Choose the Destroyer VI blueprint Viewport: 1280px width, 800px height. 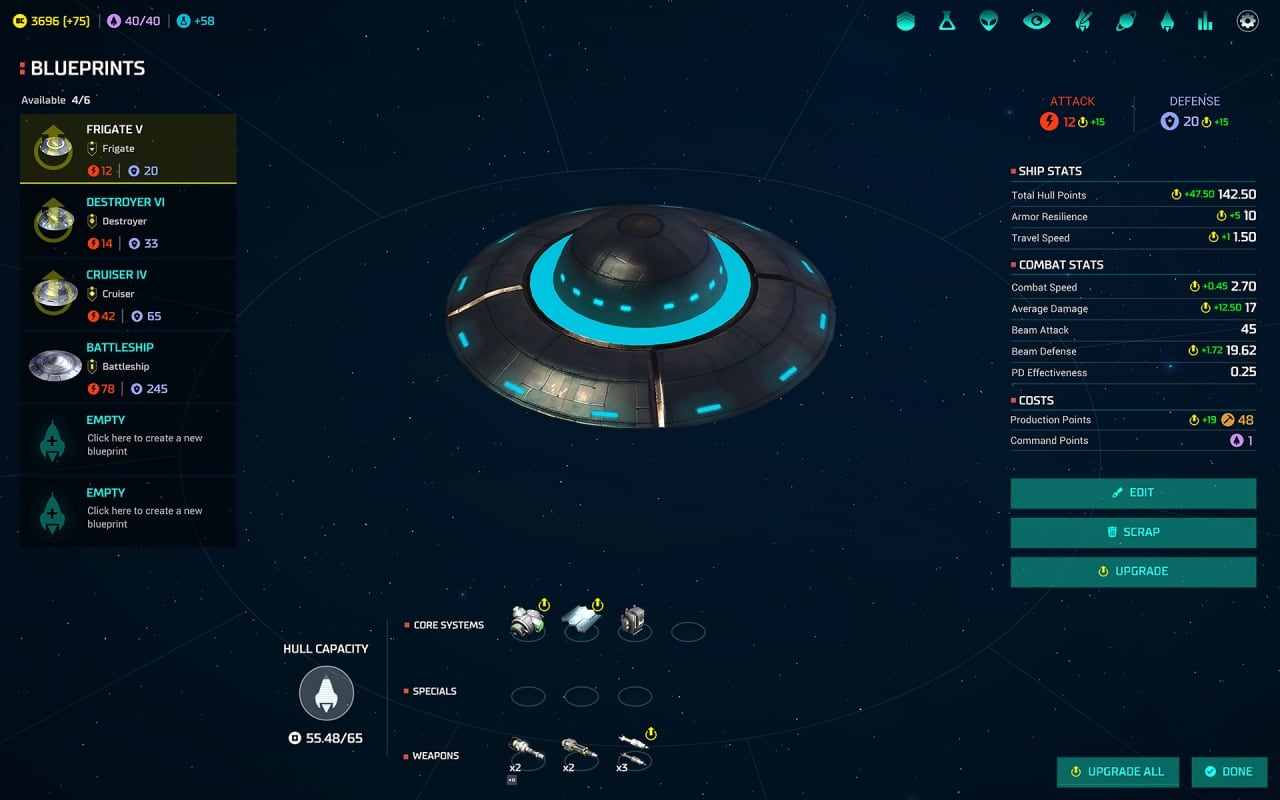128,221
